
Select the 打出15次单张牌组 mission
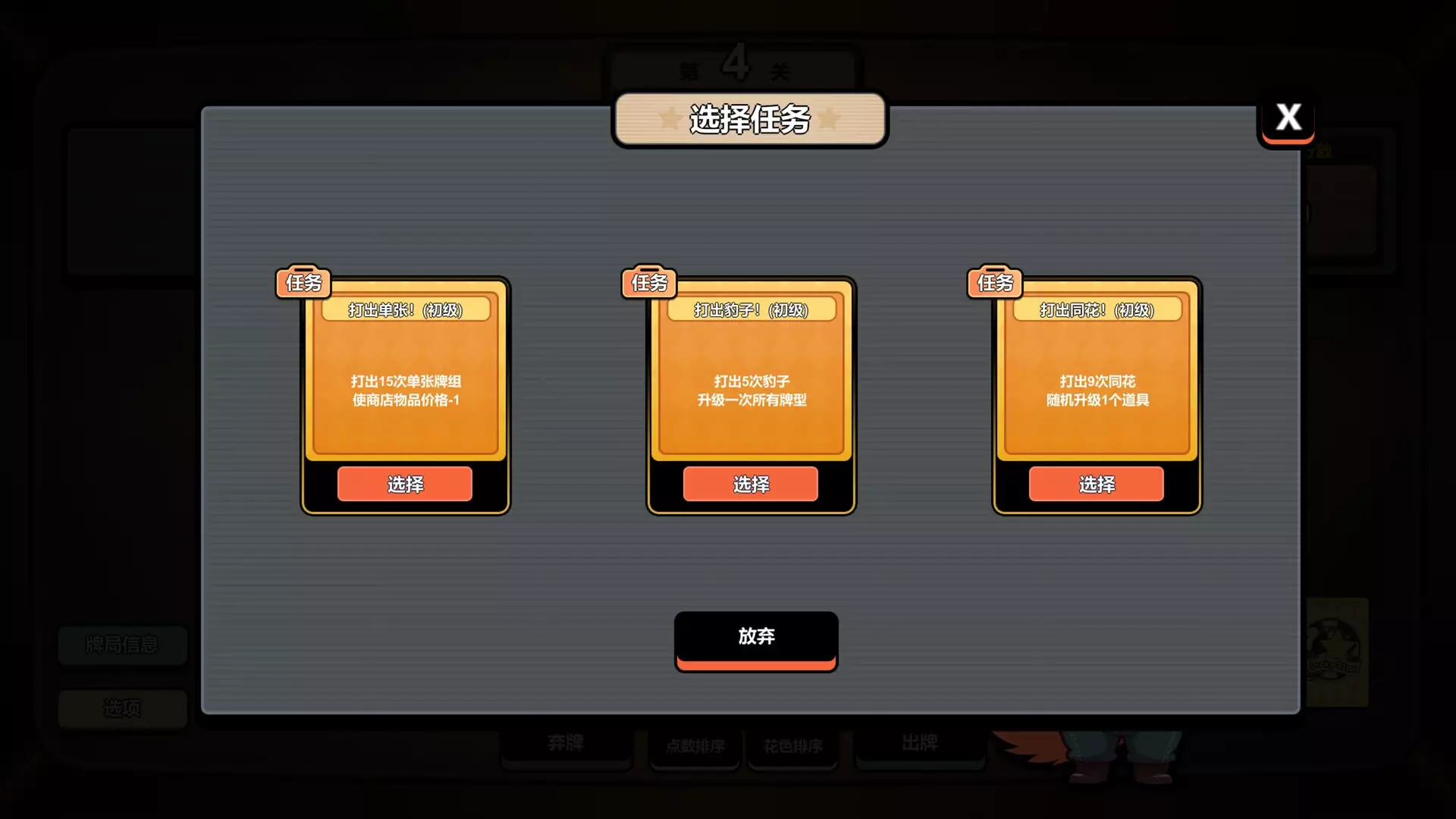click(405, 484)
